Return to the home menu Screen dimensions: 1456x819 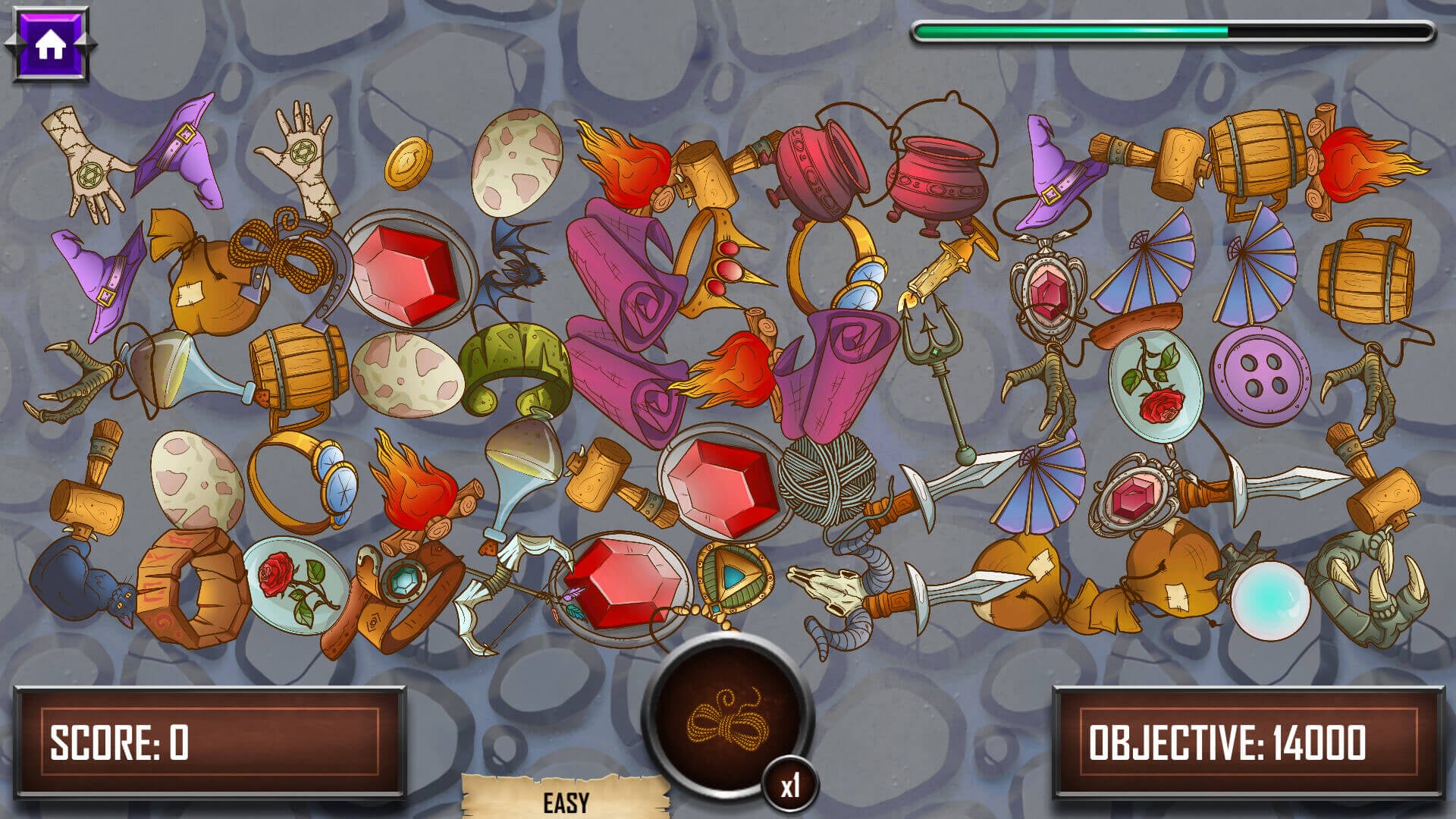point(50,45)
